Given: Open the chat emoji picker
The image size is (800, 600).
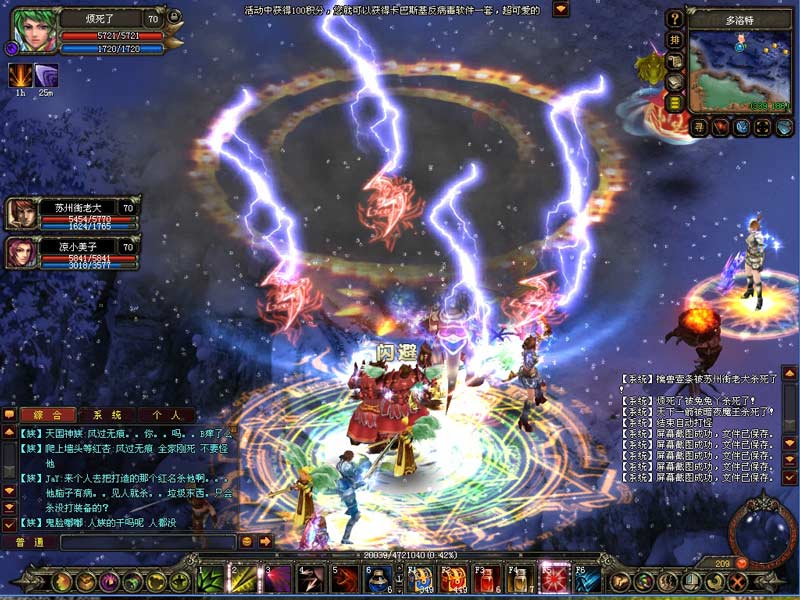Looking at the screenshot, I should tap(247, 542).
